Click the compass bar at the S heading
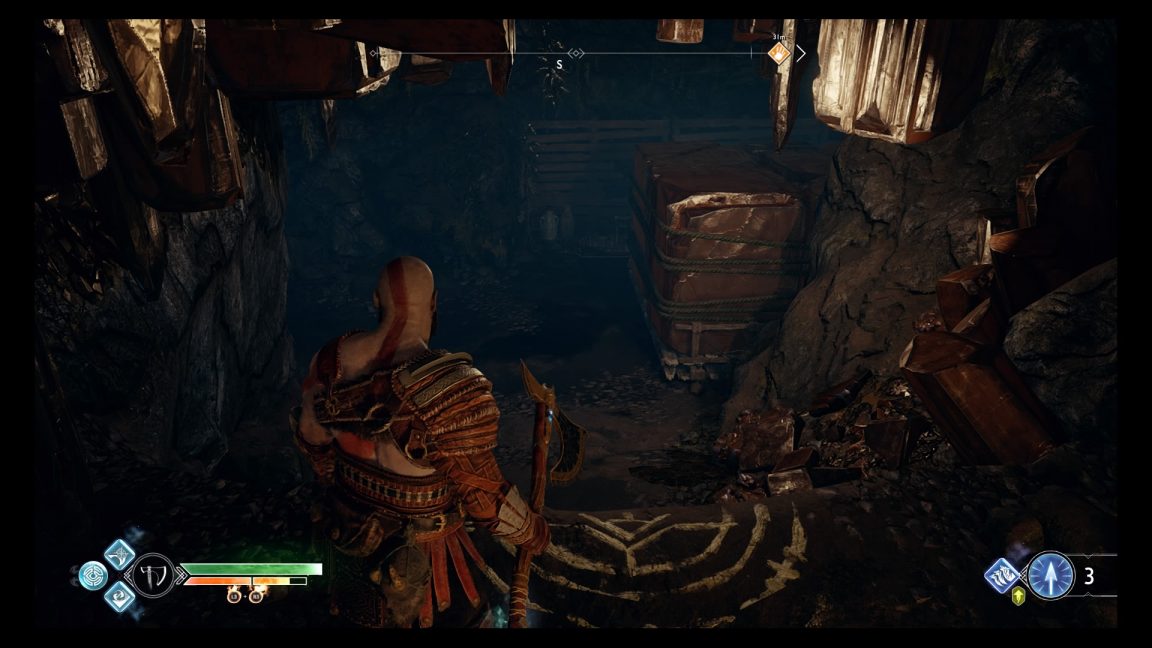 559,65
